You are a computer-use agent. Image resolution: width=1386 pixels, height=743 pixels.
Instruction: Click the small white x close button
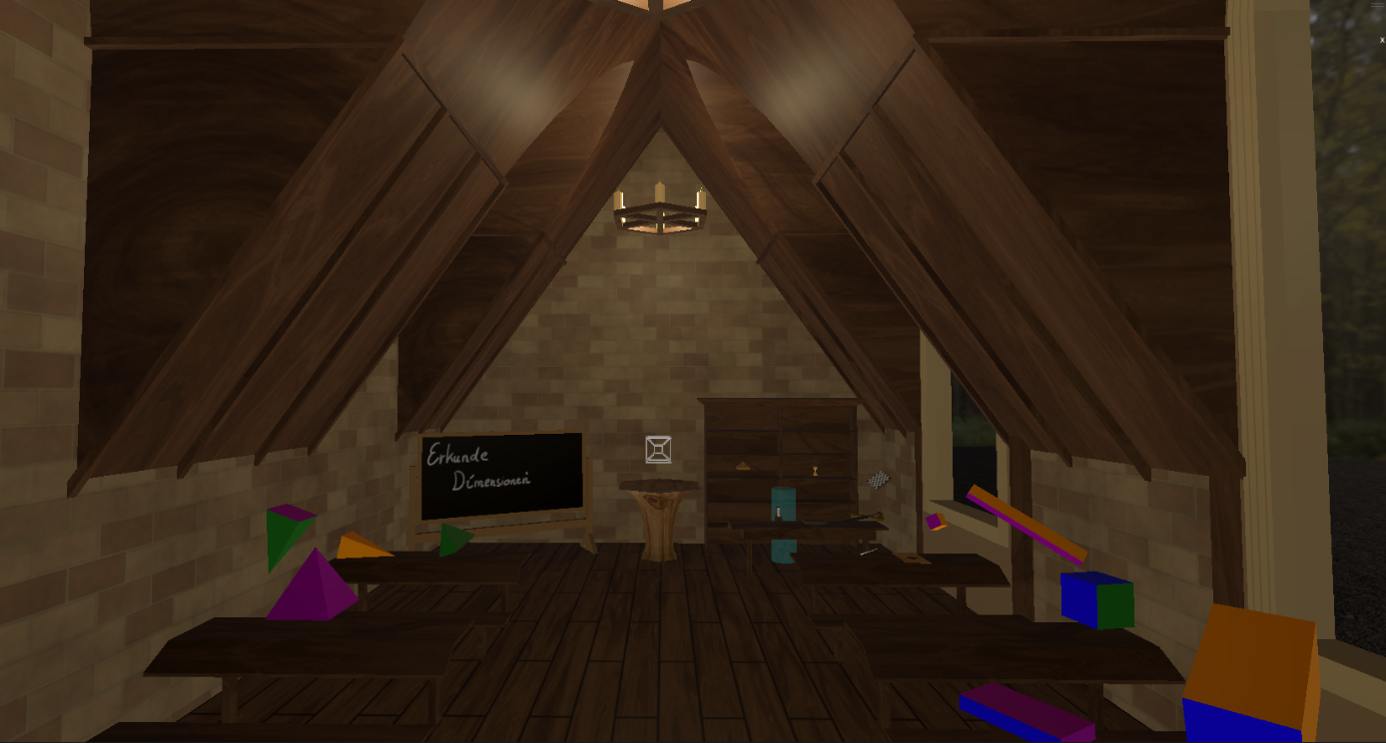[1382, 41]
